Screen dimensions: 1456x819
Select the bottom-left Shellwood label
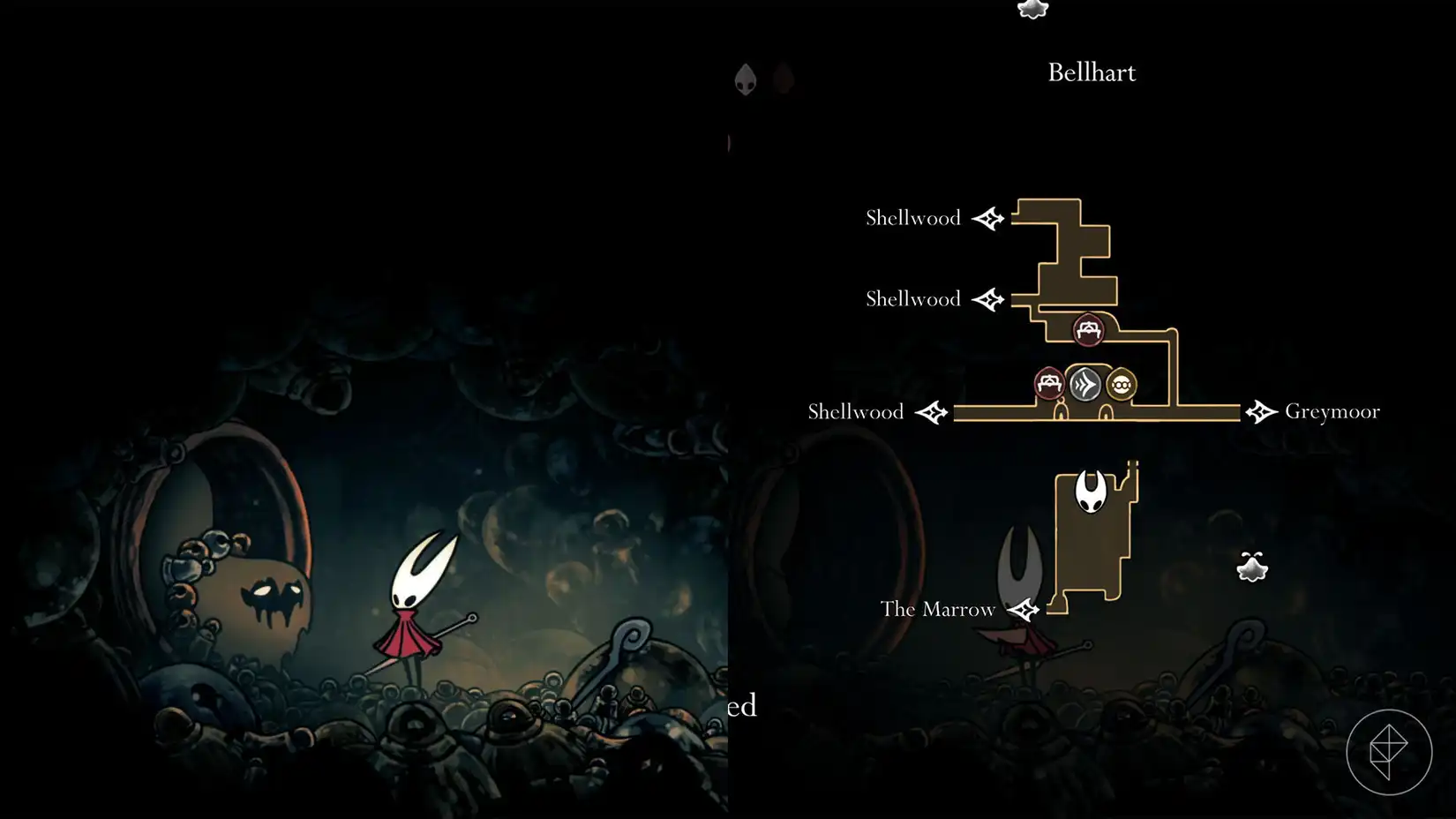(x=854, y=411)
